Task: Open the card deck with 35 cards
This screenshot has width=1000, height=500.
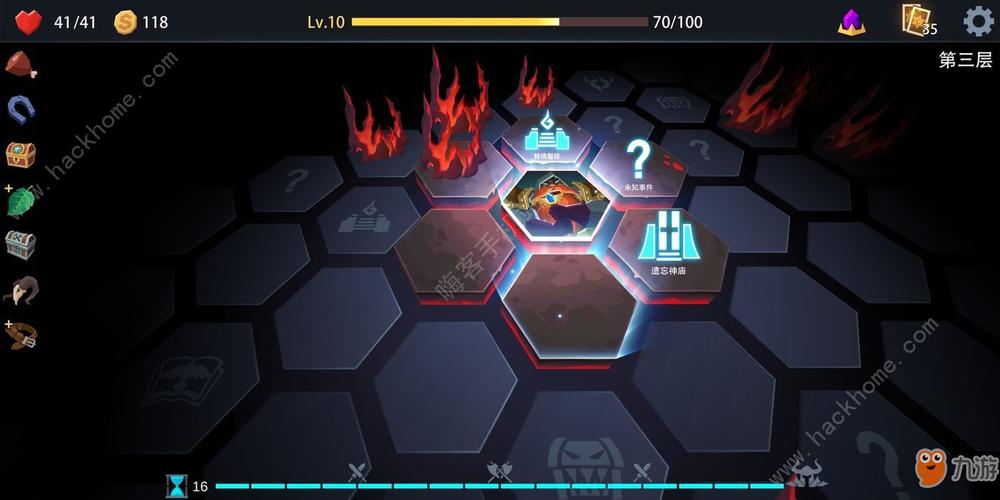Action: click(916, 20)
